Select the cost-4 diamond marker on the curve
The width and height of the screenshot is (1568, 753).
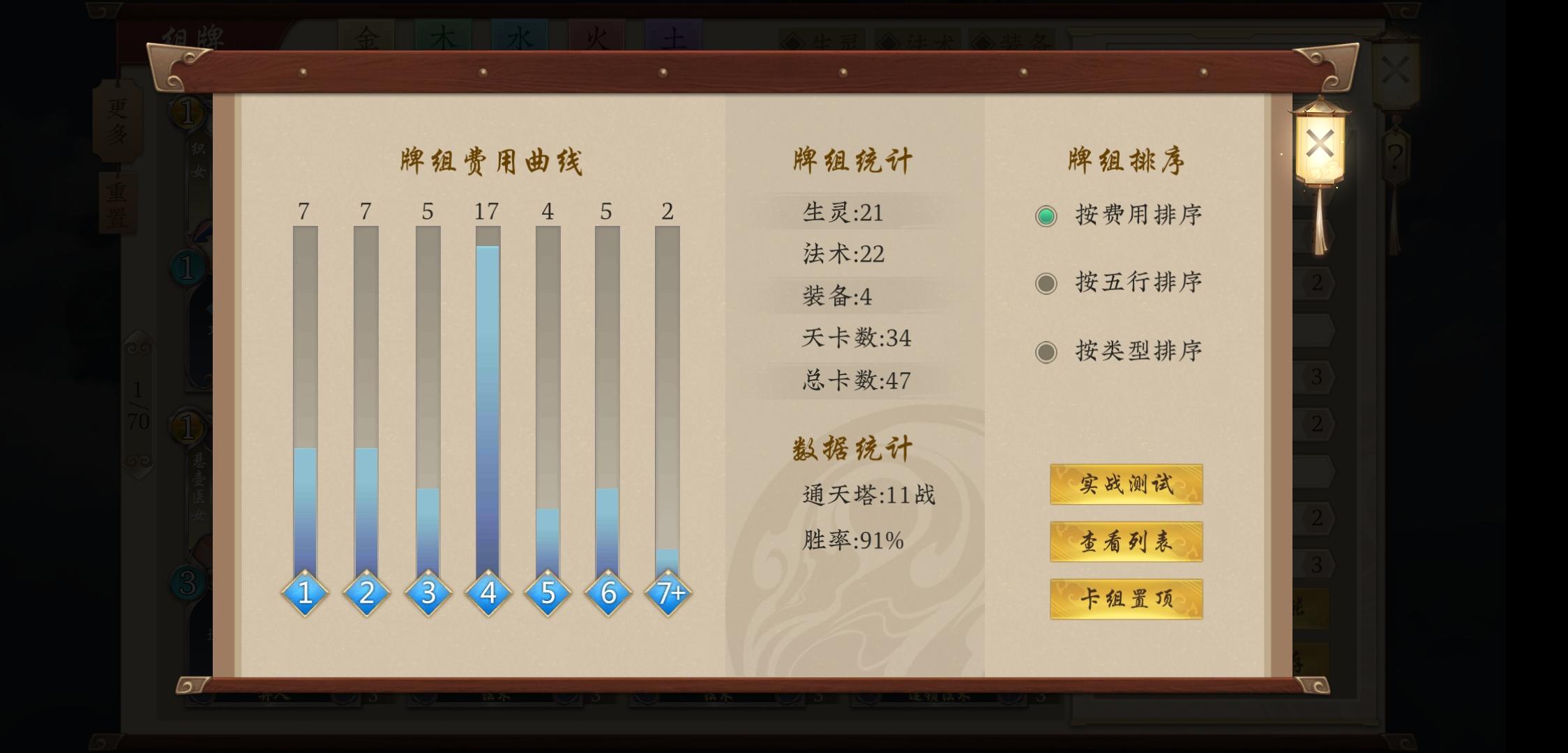[487, 592]
